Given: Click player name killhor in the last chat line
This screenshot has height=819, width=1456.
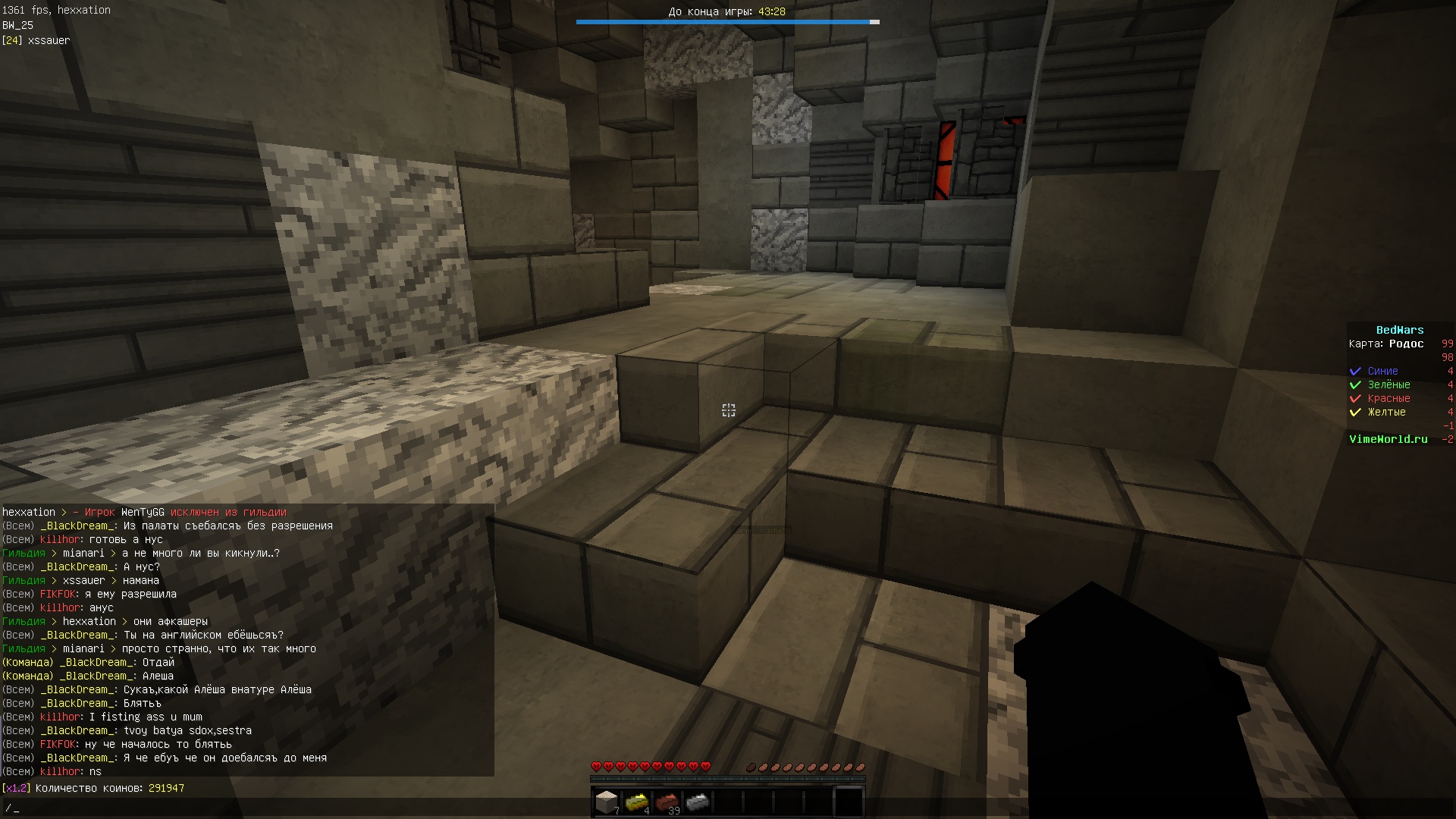Looking at the screenshot, I should click(x=61, y=772).
